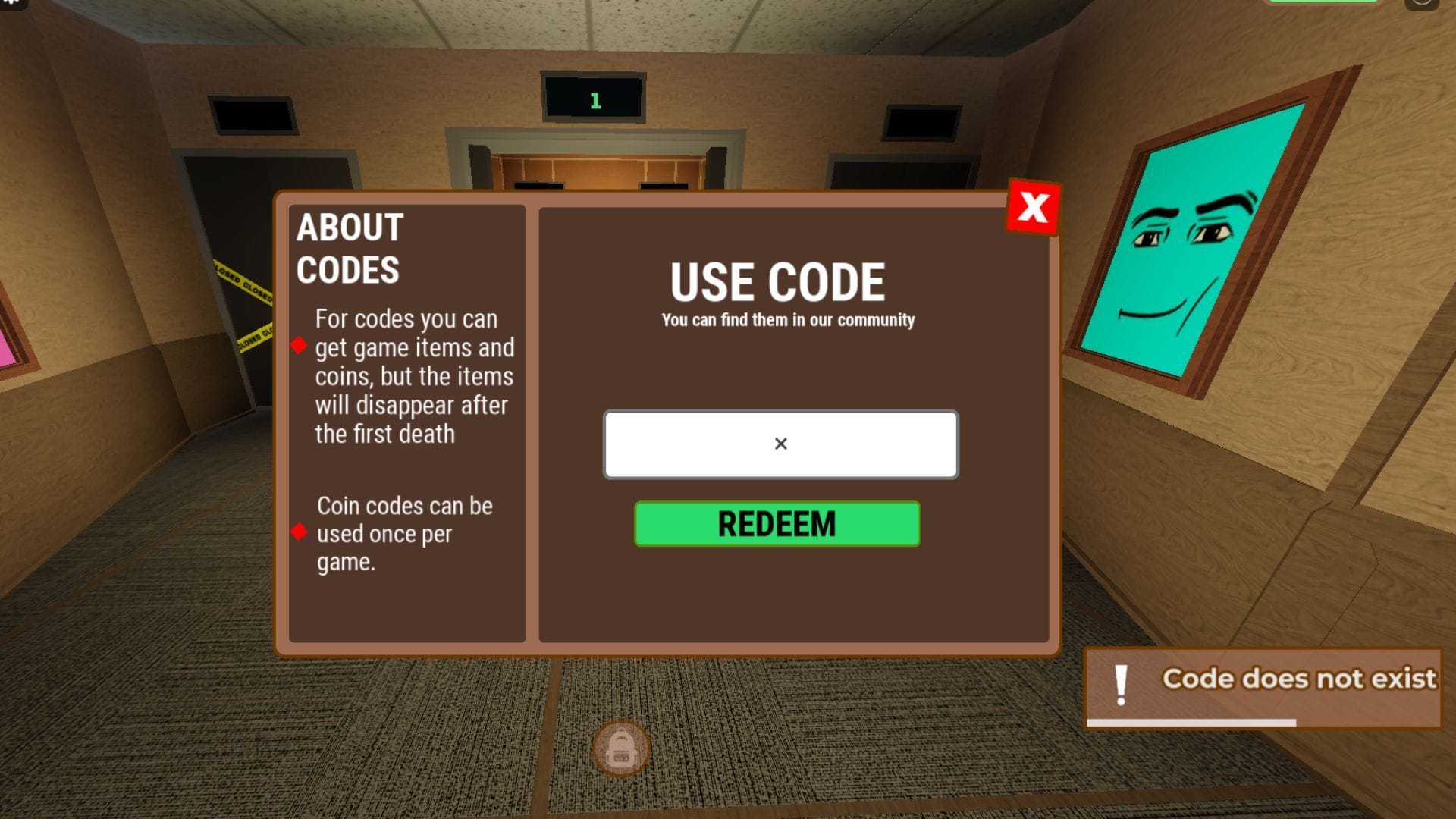Clear the code field using the × icon
Screen dimensions: 1456x819
pyautogui.click(x=780, y=444)
